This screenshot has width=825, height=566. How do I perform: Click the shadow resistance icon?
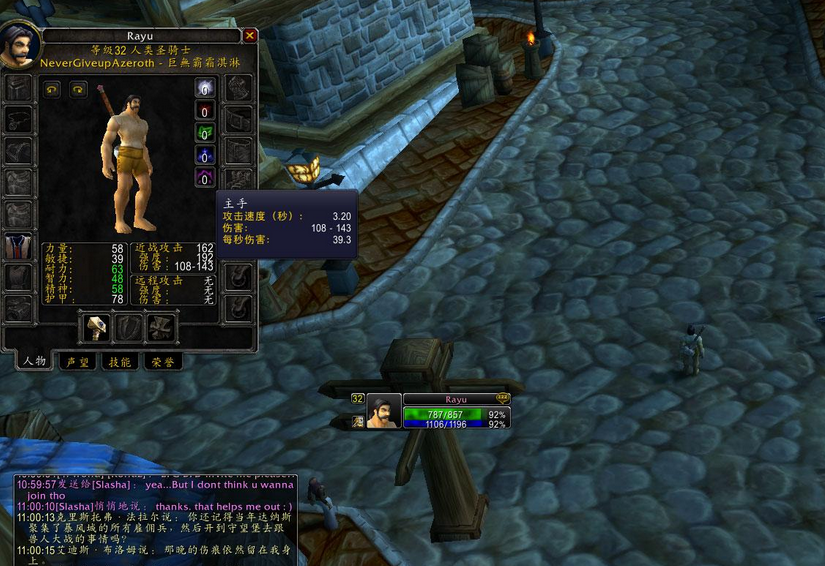point(204,177)
